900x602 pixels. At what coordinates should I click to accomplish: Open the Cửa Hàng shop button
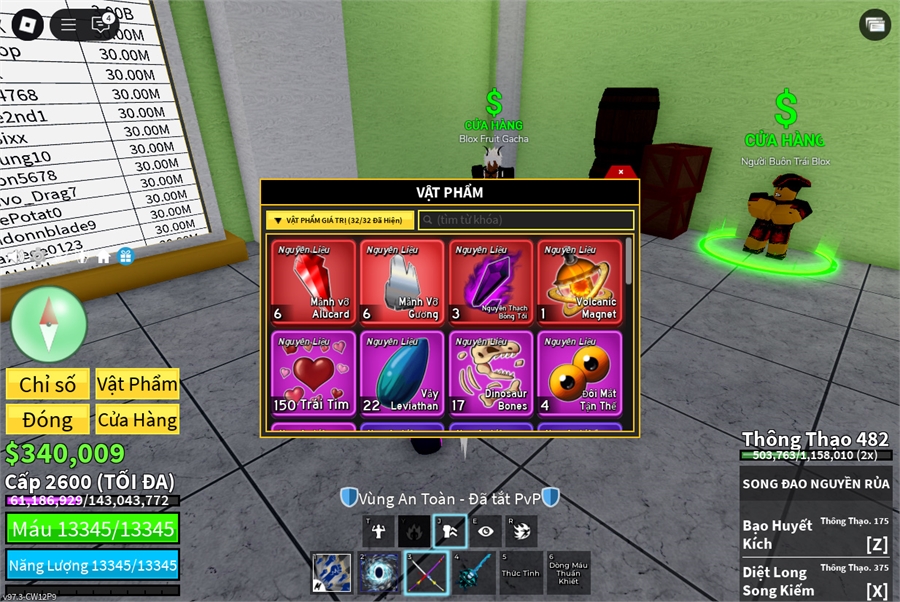(137, 419)
